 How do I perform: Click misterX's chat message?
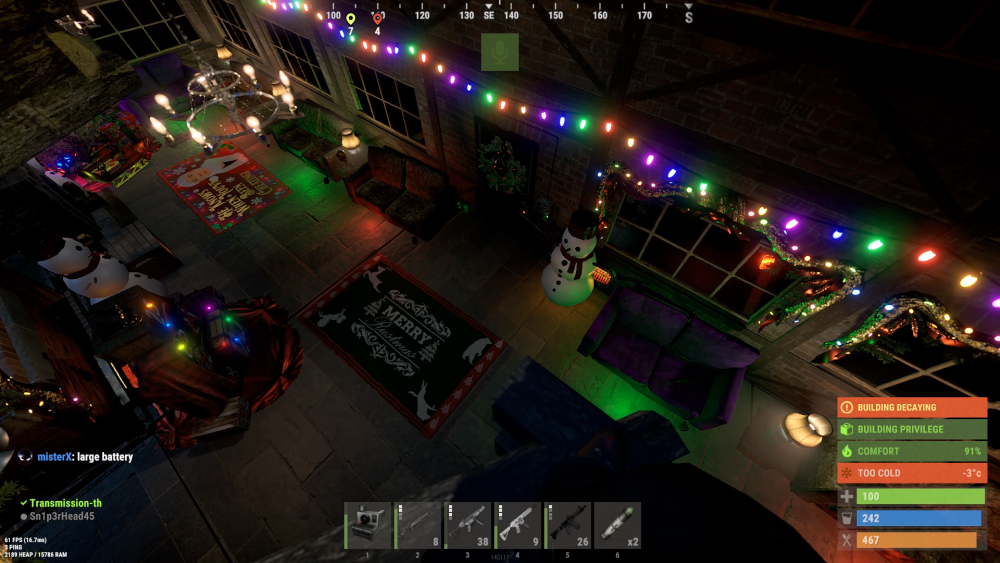[84, 457]
